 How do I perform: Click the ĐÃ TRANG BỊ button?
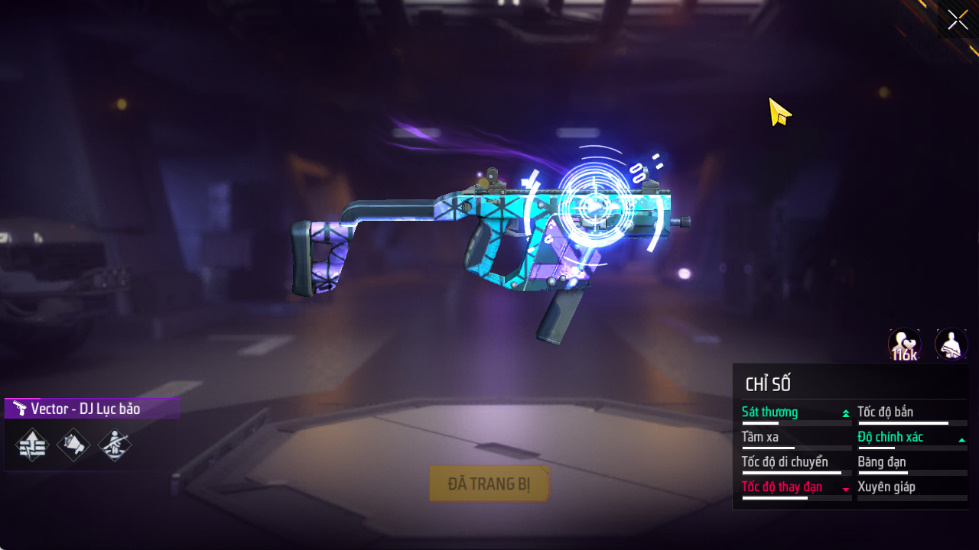click(489, 484)
